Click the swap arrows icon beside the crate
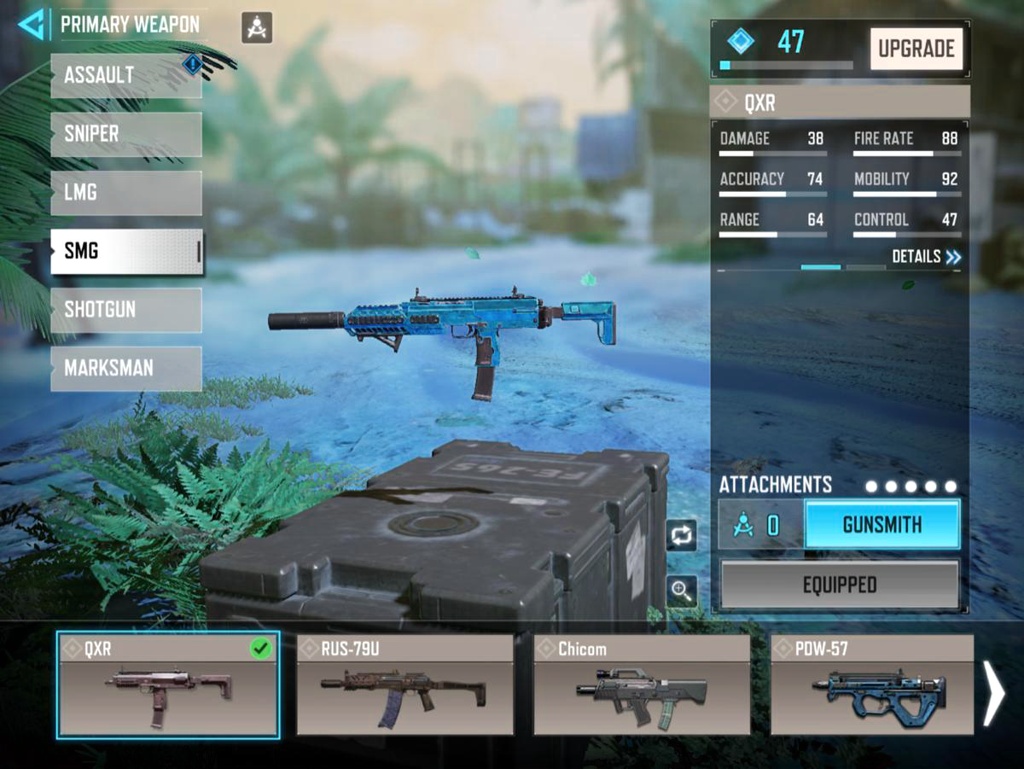Viewport: 1024px width, 769px height. click(682, 535)
